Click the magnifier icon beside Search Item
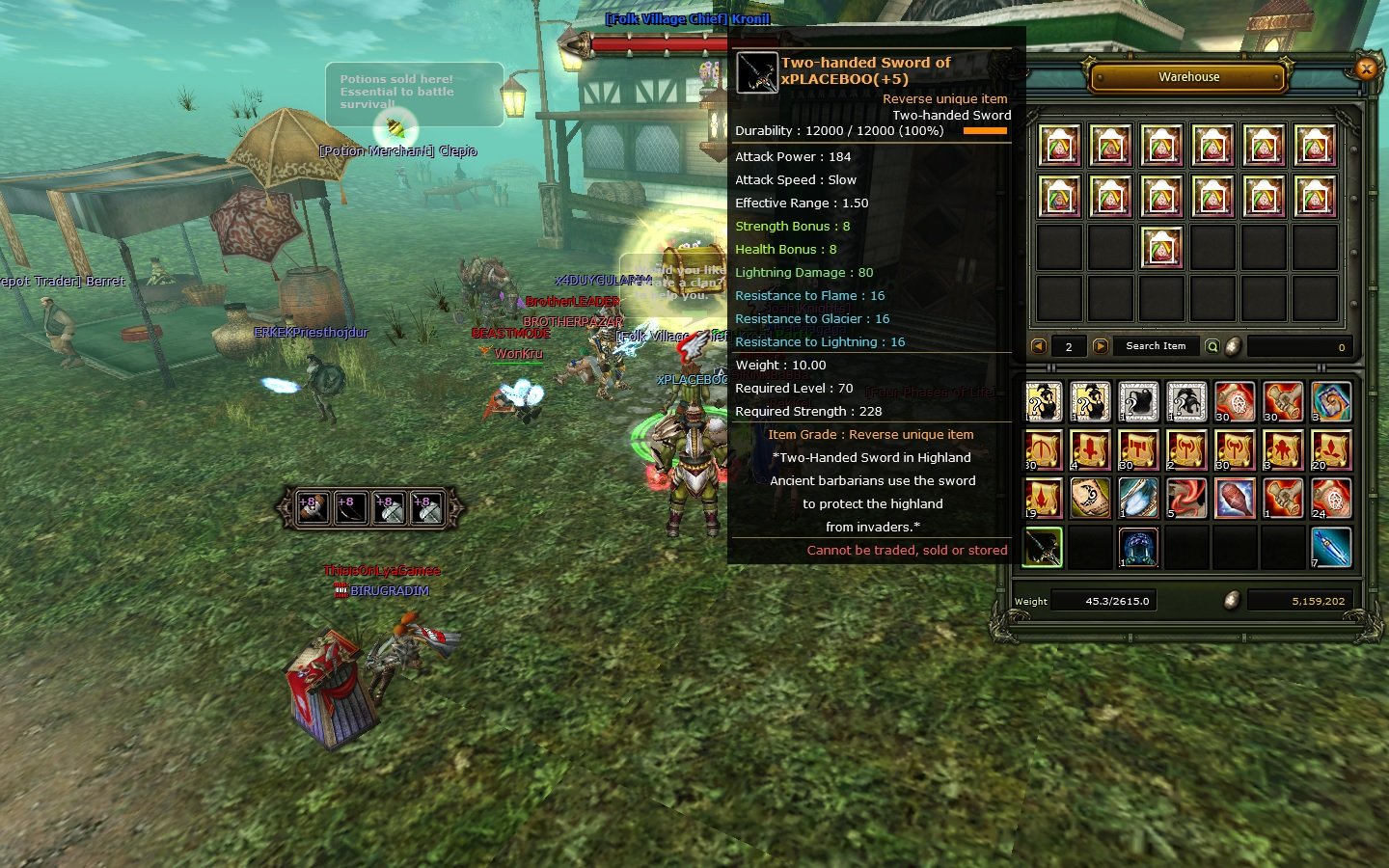This screenshot has height=868, width=1389. (1212, 345)
